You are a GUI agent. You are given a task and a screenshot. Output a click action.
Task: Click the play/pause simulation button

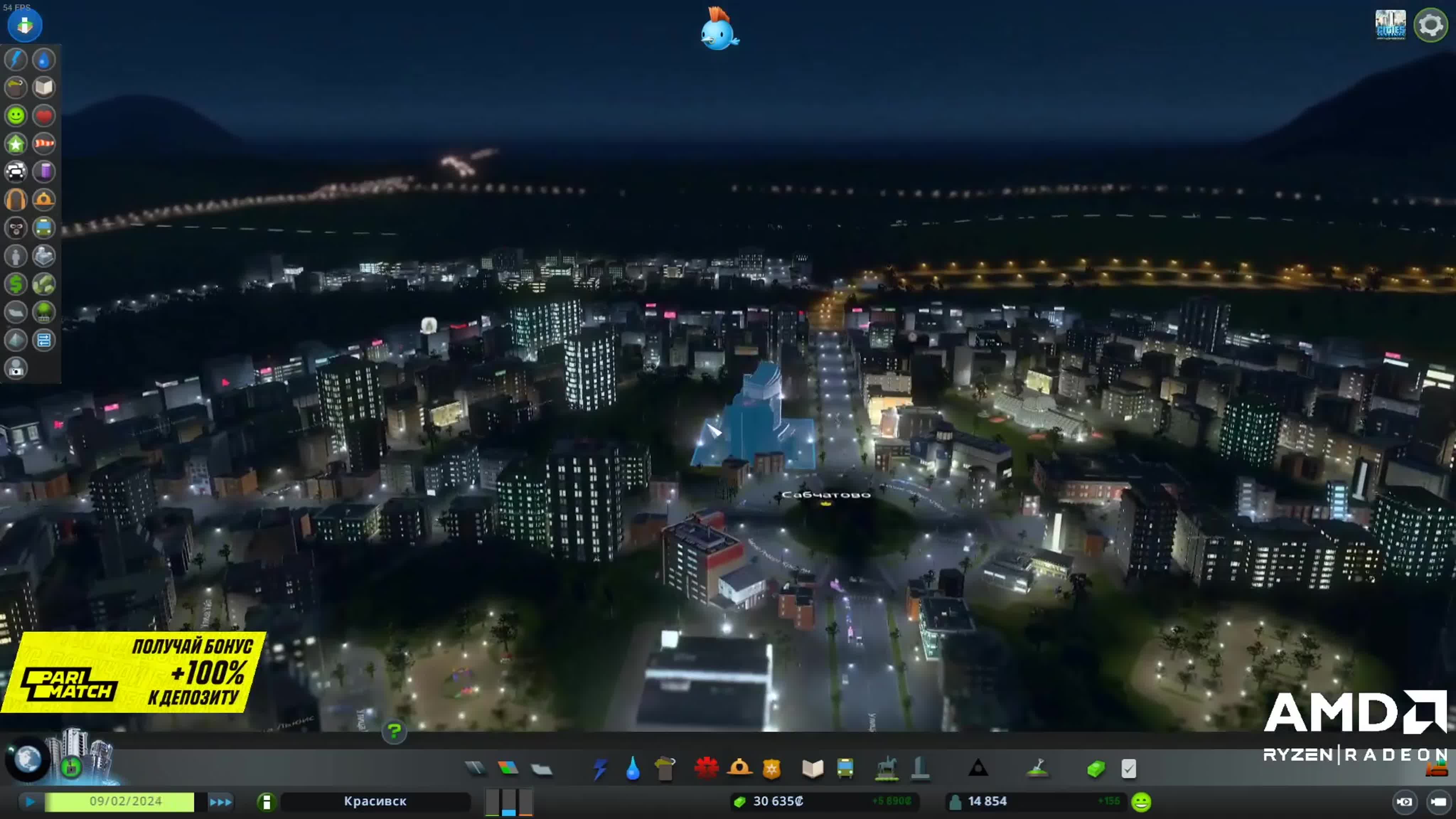point(31,802)
